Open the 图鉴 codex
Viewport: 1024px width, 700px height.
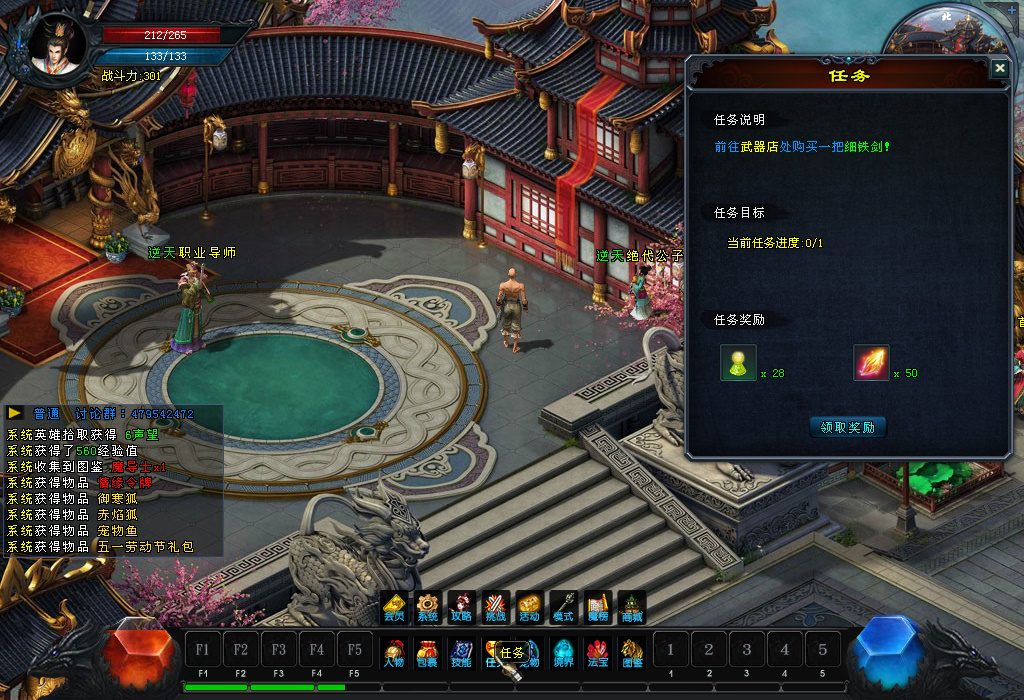632,653
